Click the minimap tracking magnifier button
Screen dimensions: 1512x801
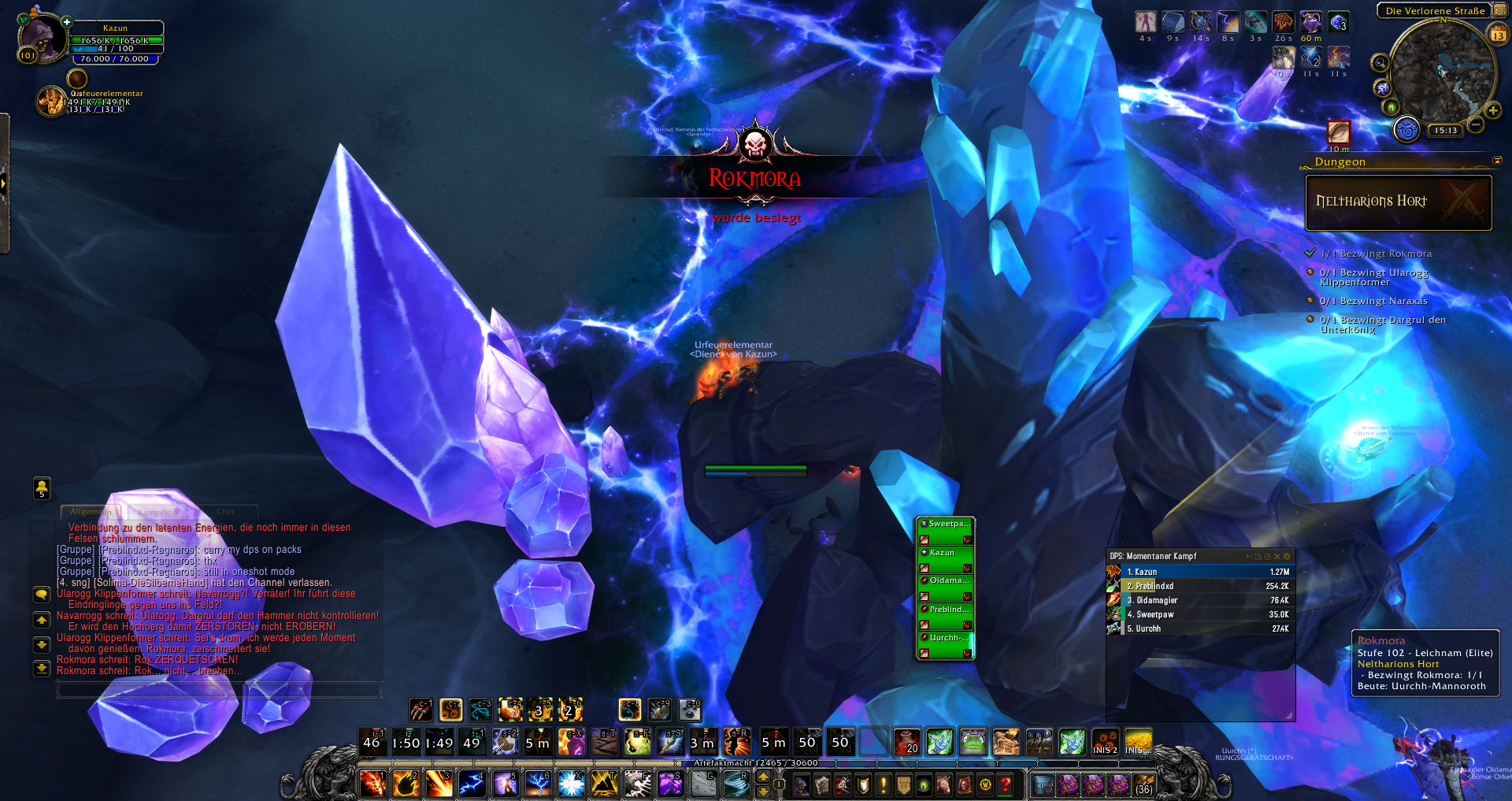coord(1380,62)
